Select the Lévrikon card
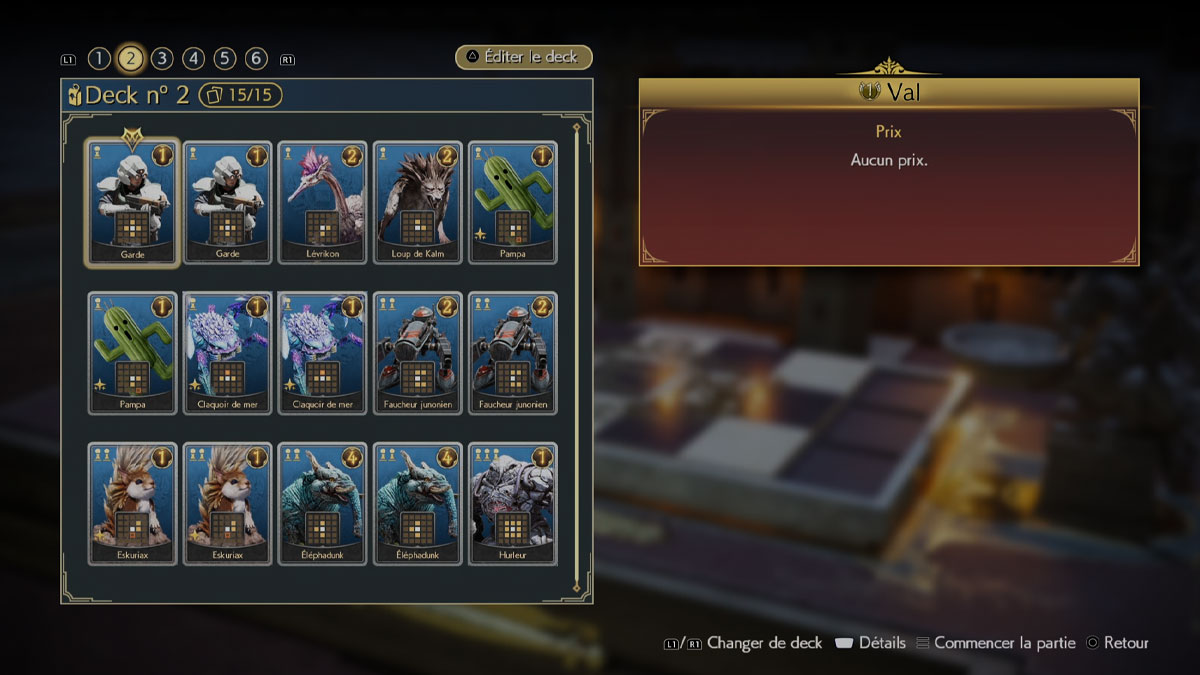Viewport: 1200px width, 675px height. click(323, 203)
